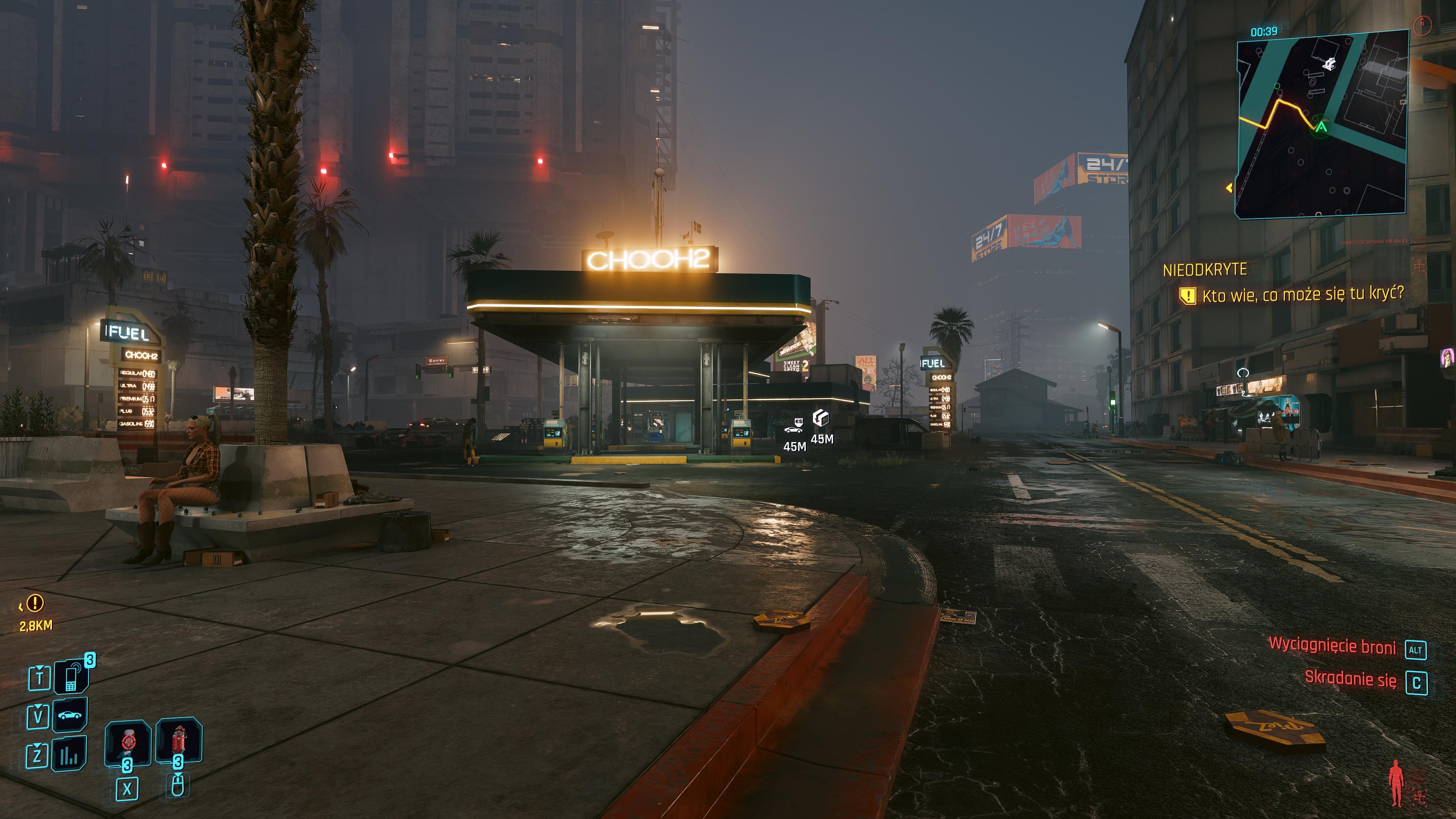Use the health inhaler consumable slot
This screenshot has height=819, width=1456.
pyautogui.click(x=128, y=741)
